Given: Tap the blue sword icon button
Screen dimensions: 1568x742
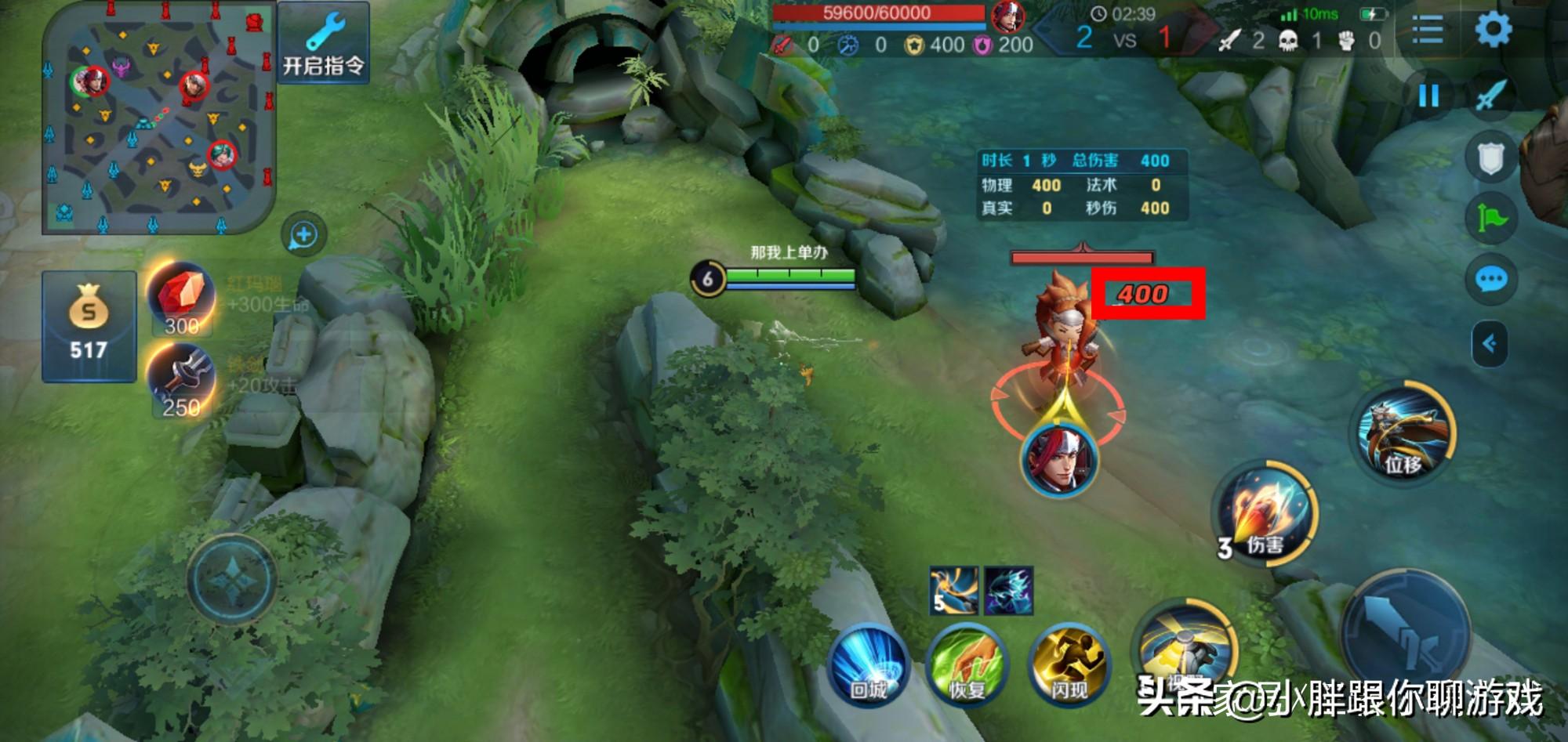Looking at the screenshot, I should [1490, 96].
